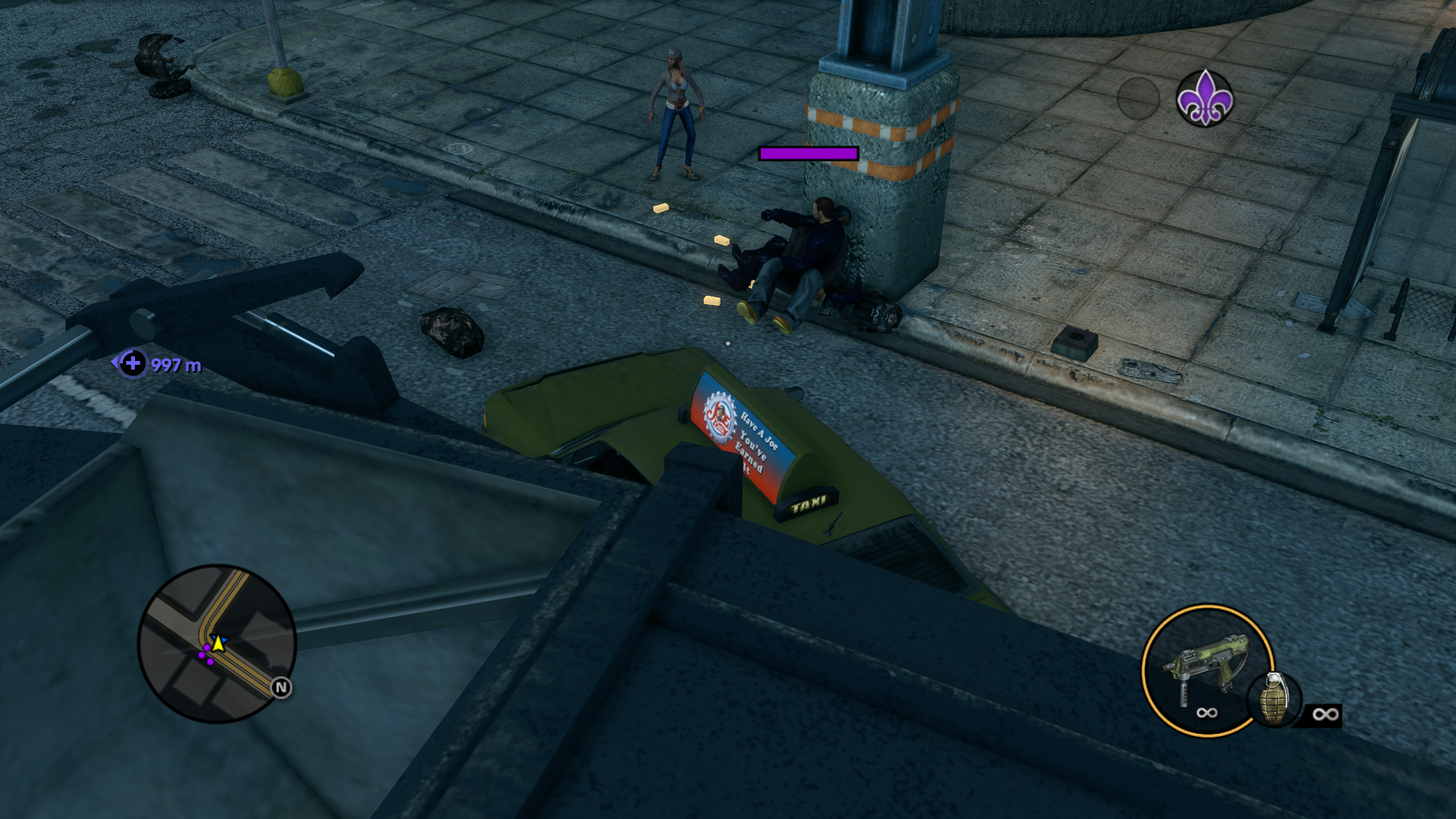Click the purple fleur-de-lis Saints emblem
The image size is (1456, 819).
(x=1204, y=99)
